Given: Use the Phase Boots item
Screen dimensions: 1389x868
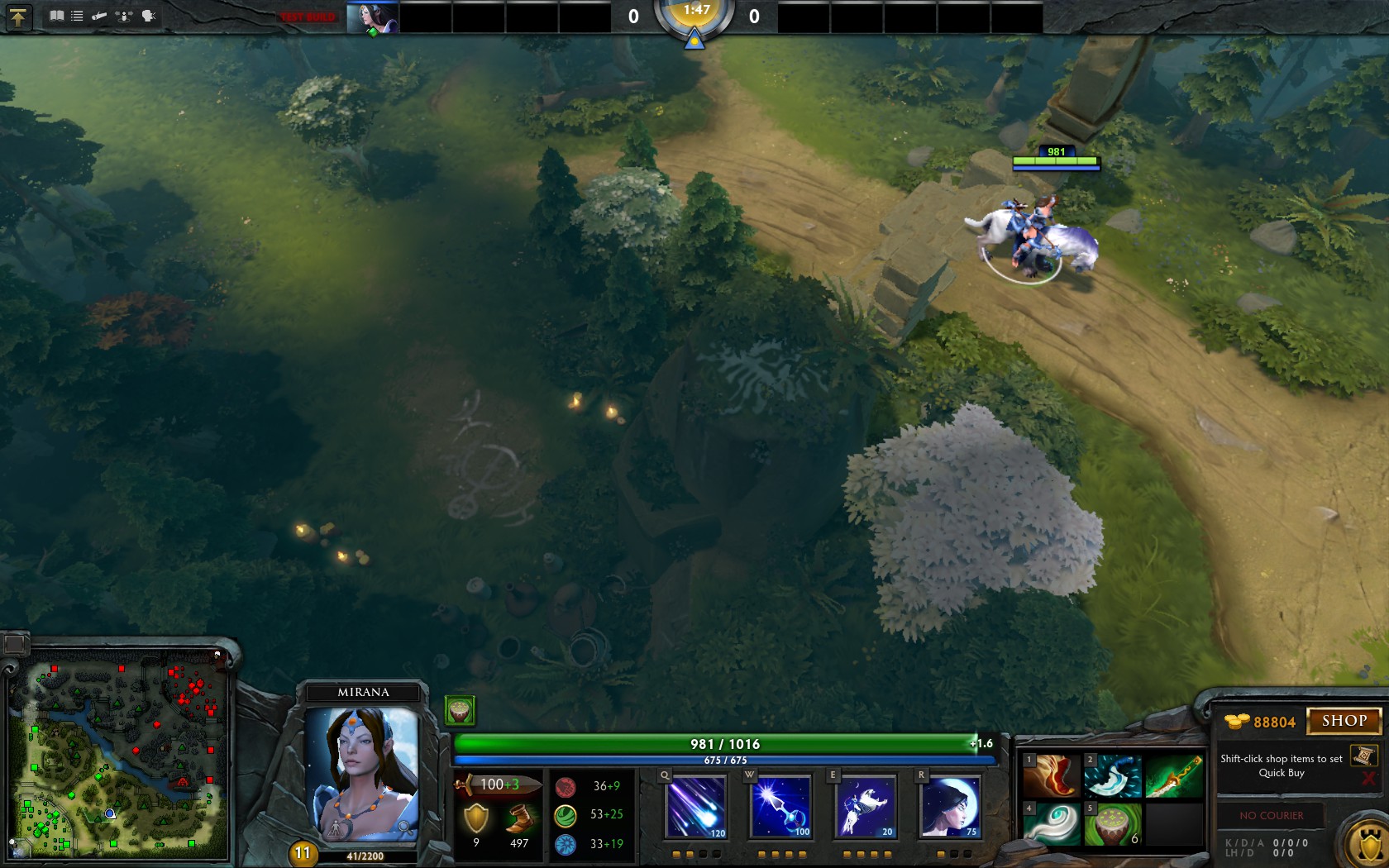Looking at the screenshot, I should 1052,776.
